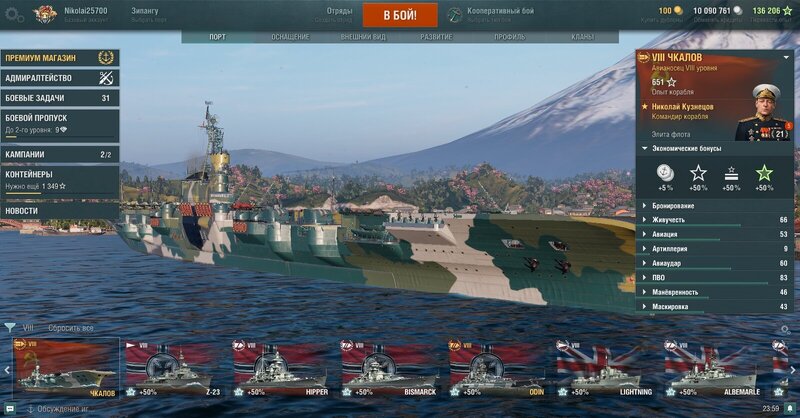Open the Адмиралтейство menu
Viewport: 800px width, 418px height.
(59, 78)
